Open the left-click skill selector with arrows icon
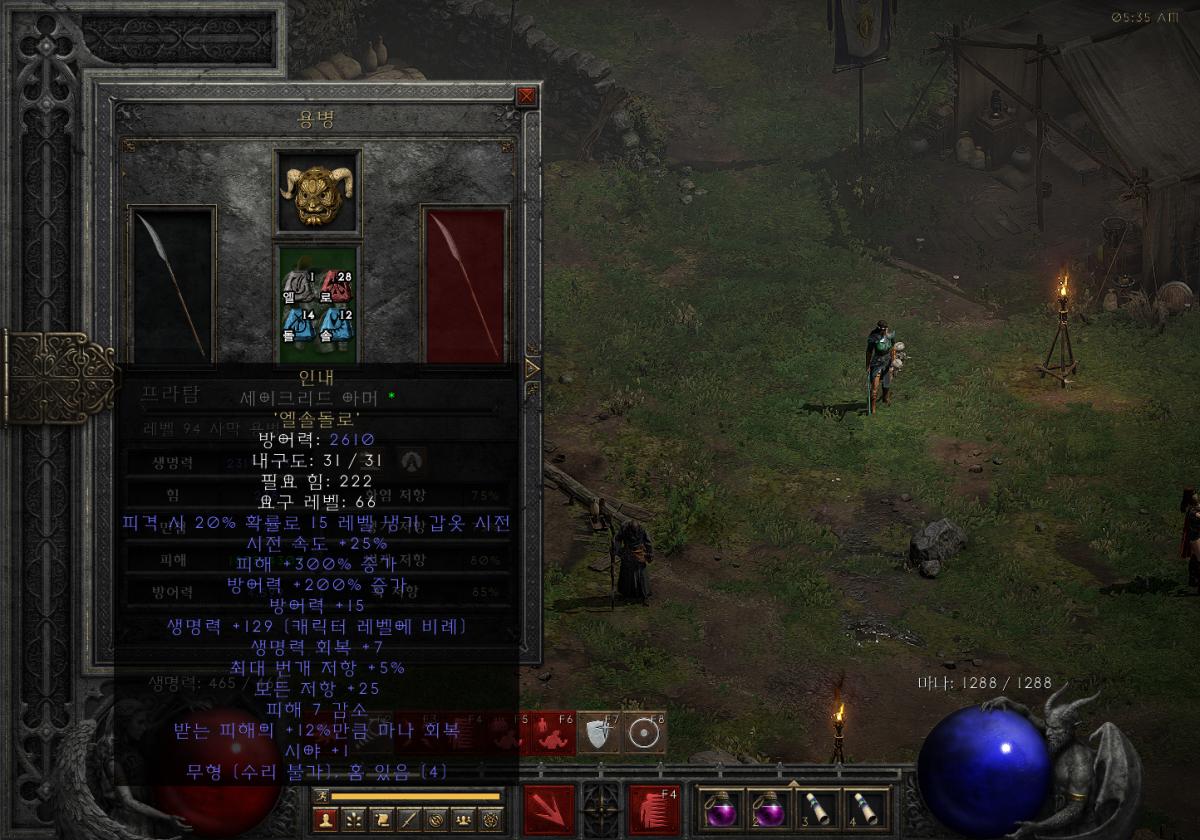Image resolution: width=1200 pixels, height=840 pixels. [x=549, y=809]
